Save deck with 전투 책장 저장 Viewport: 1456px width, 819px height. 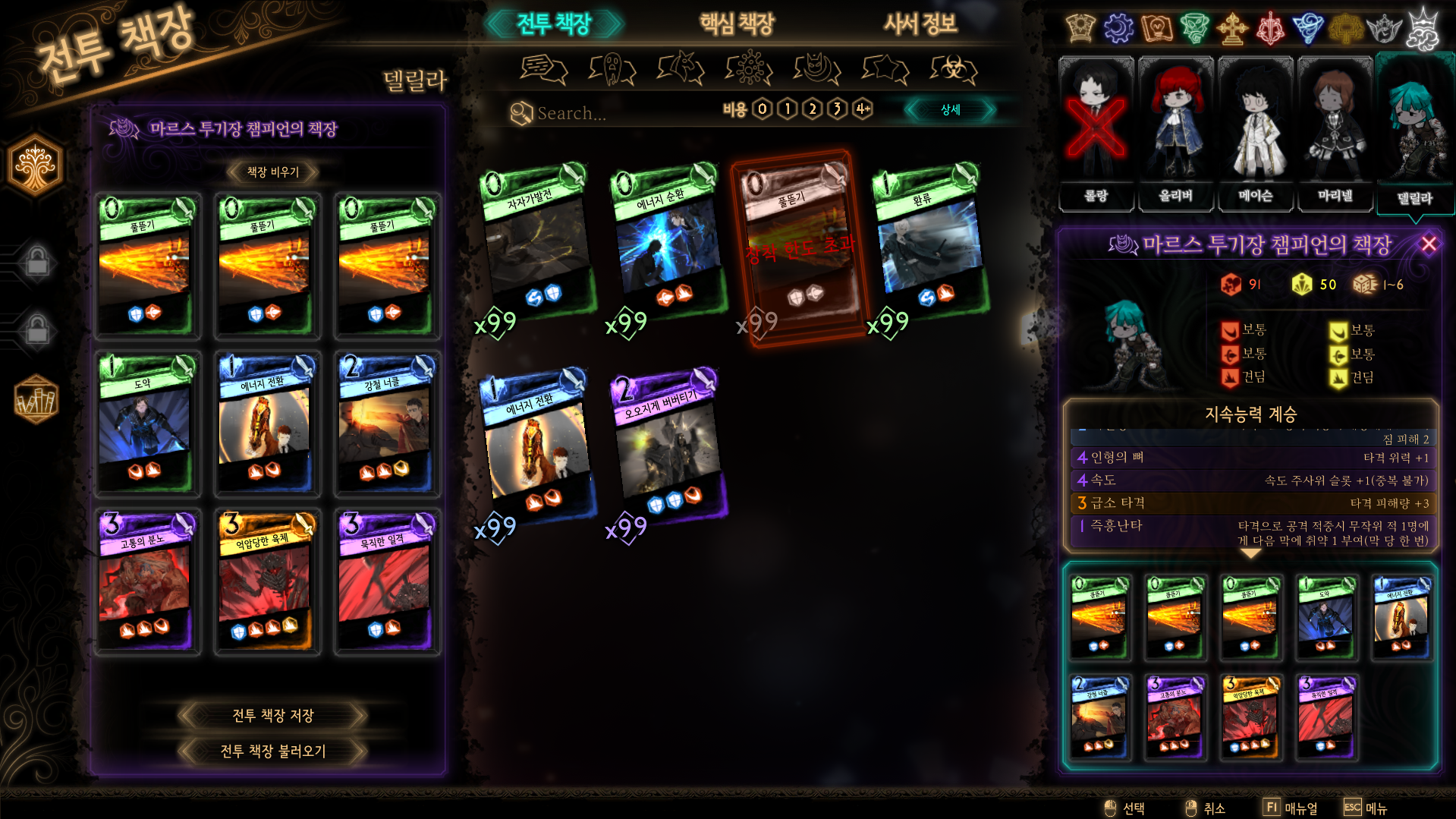point(272,715)
